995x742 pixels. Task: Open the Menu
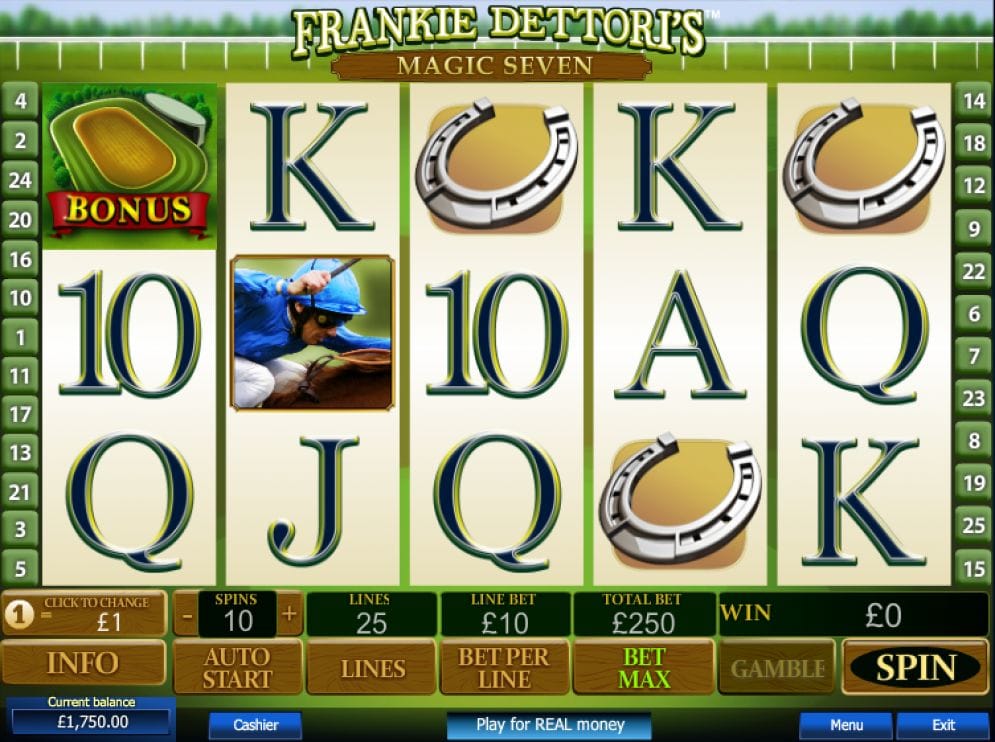click(x=846, y=725)
